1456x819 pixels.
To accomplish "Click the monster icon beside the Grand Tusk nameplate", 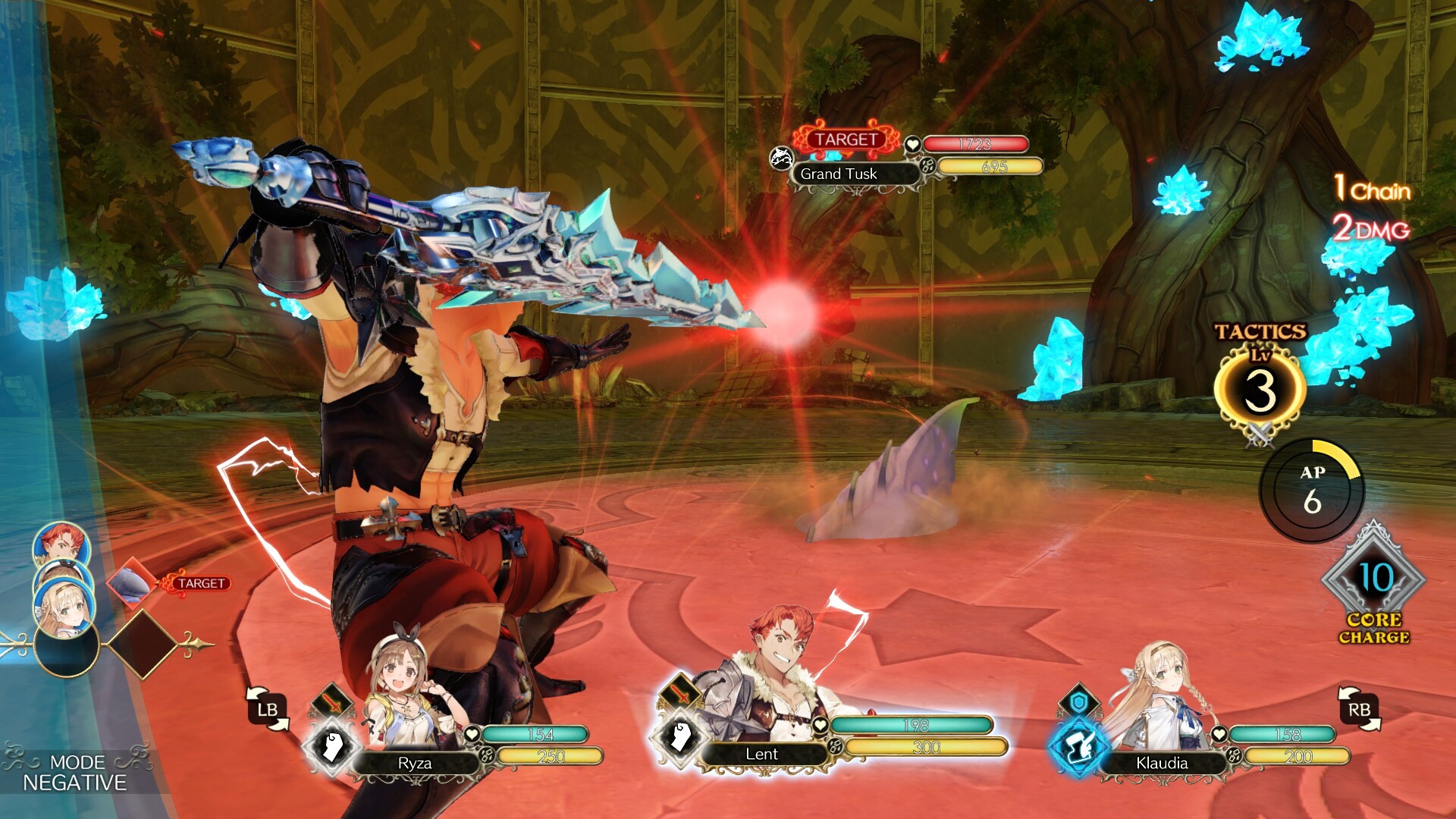I will 781,159.
